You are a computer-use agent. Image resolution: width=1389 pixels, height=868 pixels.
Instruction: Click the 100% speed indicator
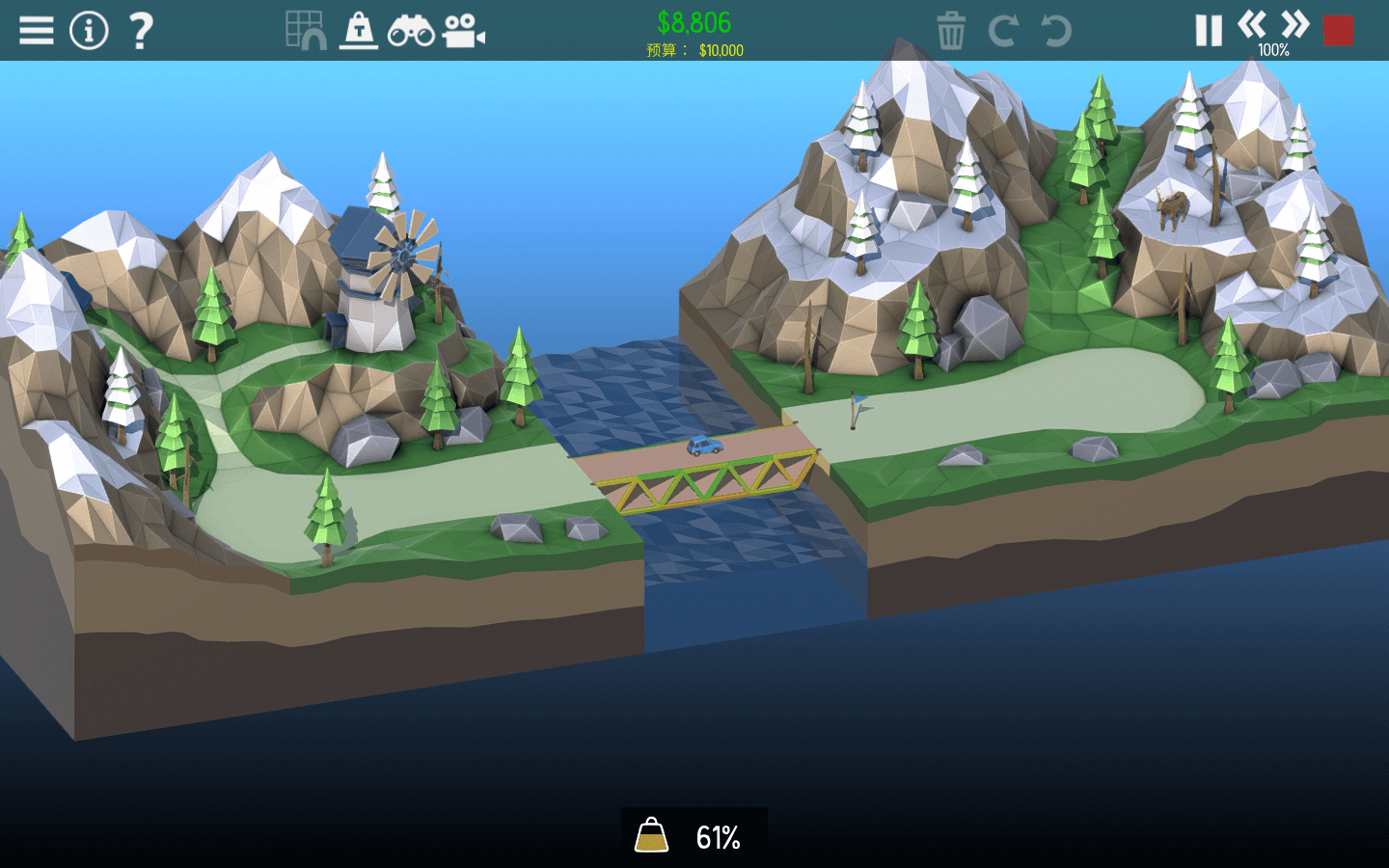tap(1273, 50)
